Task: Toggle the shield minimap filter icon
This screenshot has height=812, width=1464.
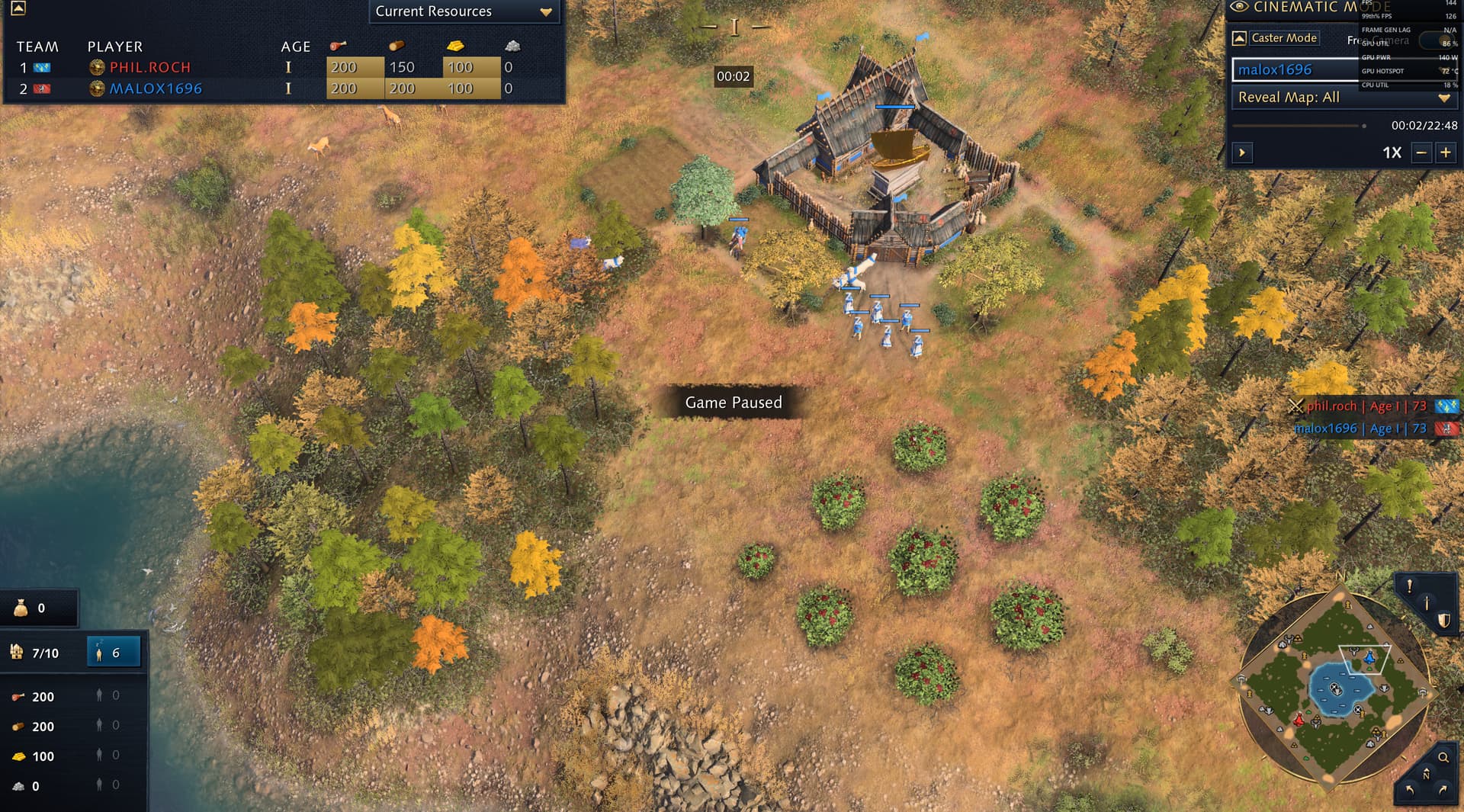Action: click(1443, 621)
